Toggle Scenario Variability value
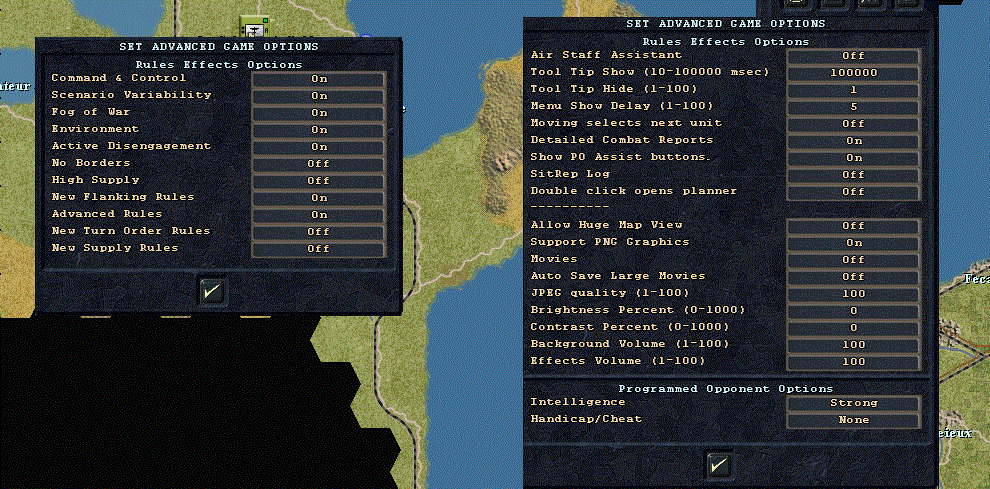This screenshot has height=489, width=990. tap(318, 95)
